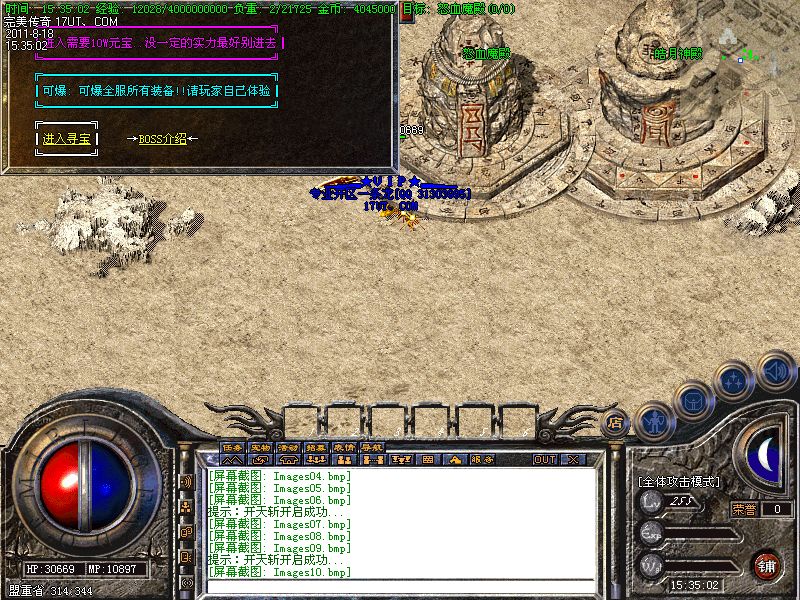Select the 活动 events tab

[x=288, y=447]
